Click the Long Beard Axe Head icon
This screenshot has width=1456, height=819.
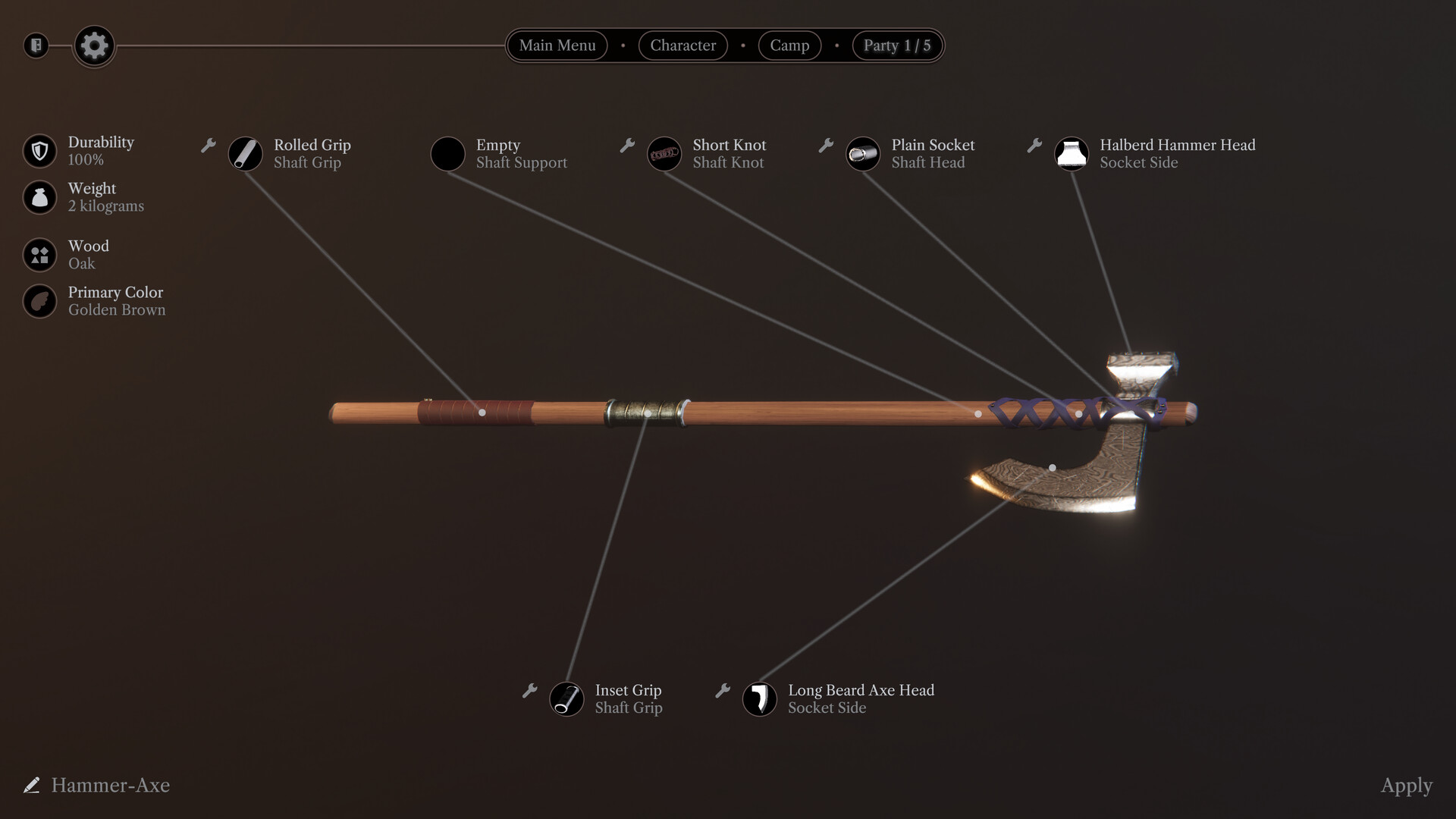761,699
